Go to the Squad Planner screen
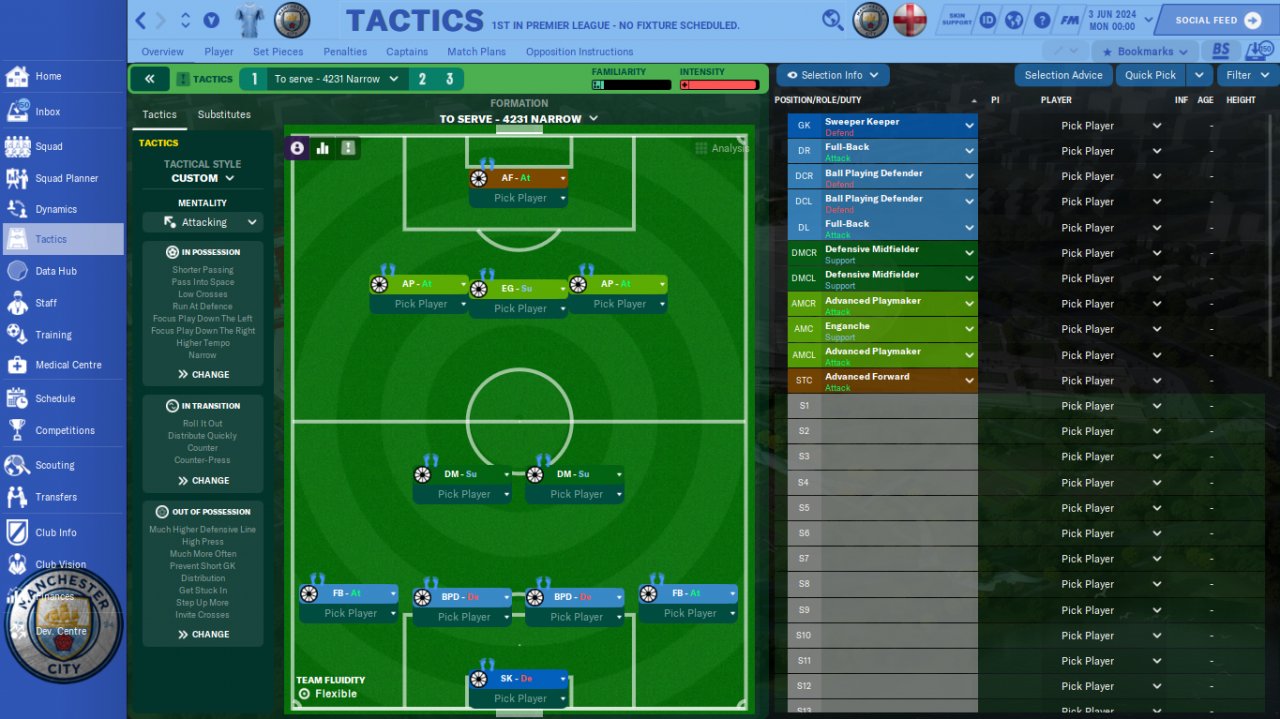1280x719 pixels. (x=66, y=178)
